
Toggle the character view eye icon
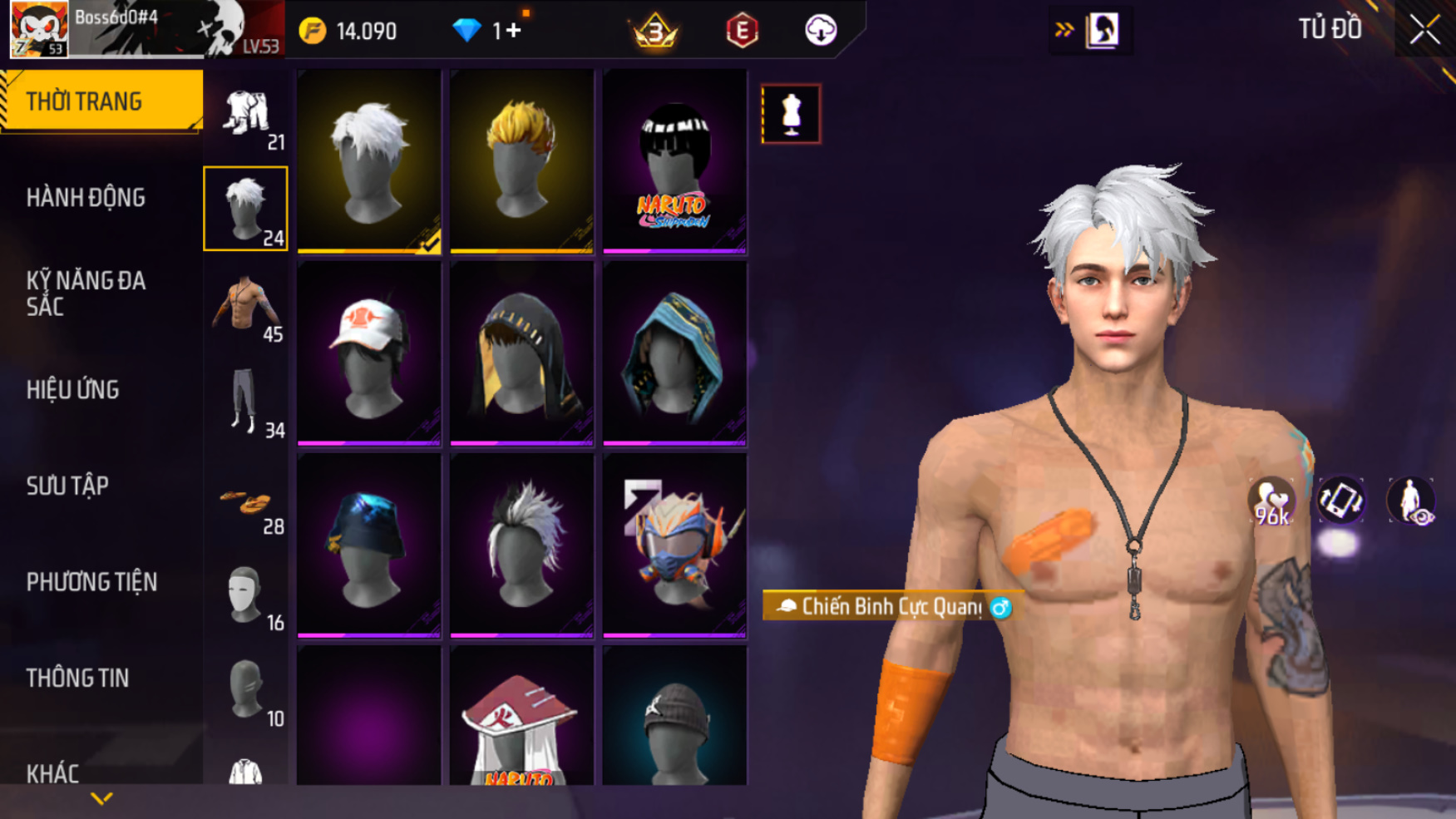1411,501
